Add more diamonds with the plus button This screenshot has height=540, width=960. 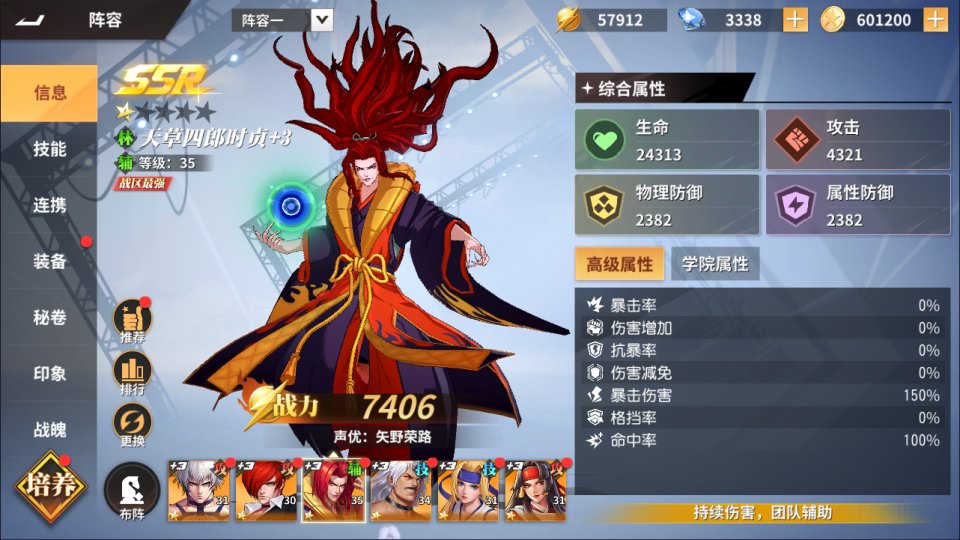click(x=795, y=20)
